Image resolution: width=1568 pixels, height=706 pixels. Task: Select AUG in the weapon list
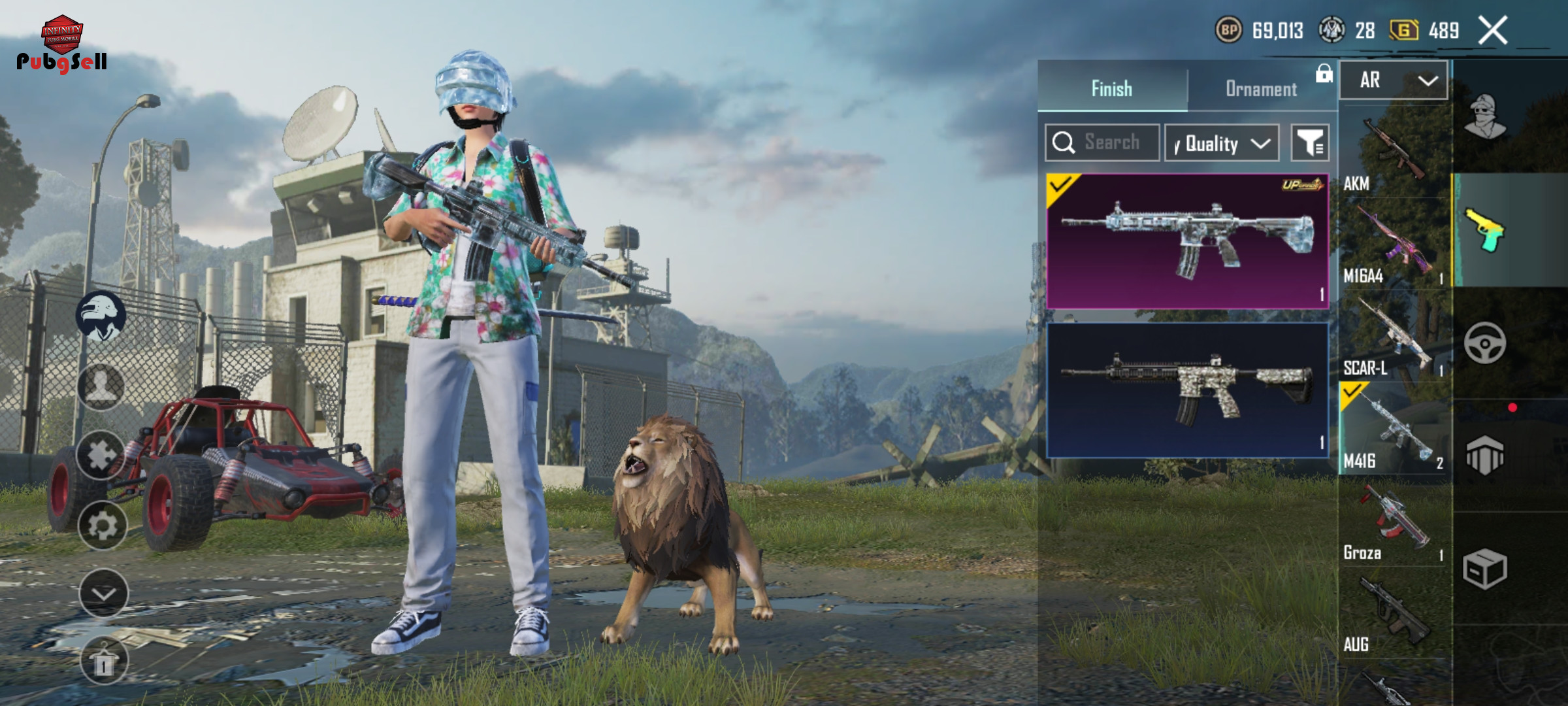(1394, 616)
